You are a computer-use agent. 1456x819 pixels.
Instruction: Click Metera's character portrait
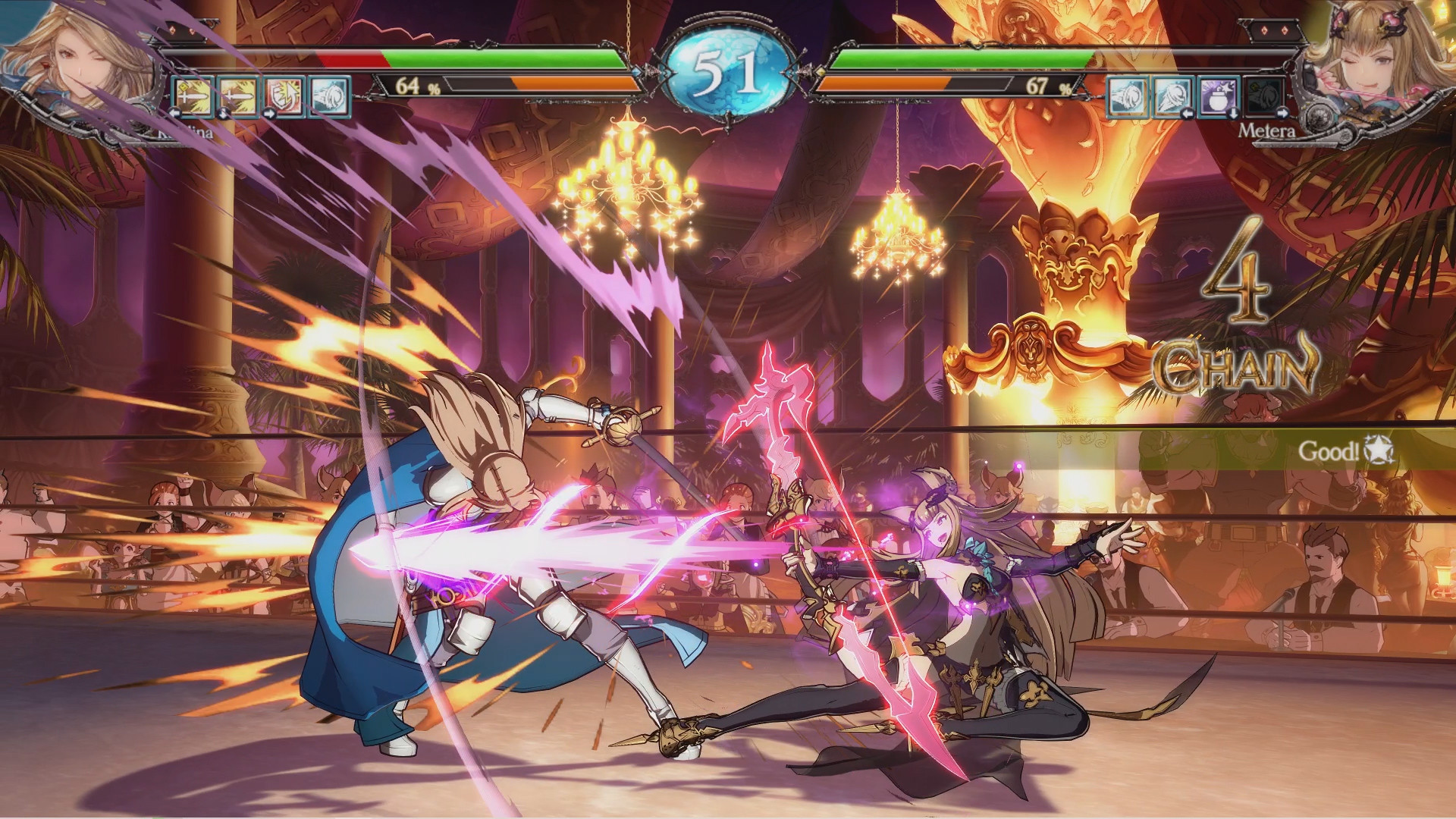click(1376, 57)
